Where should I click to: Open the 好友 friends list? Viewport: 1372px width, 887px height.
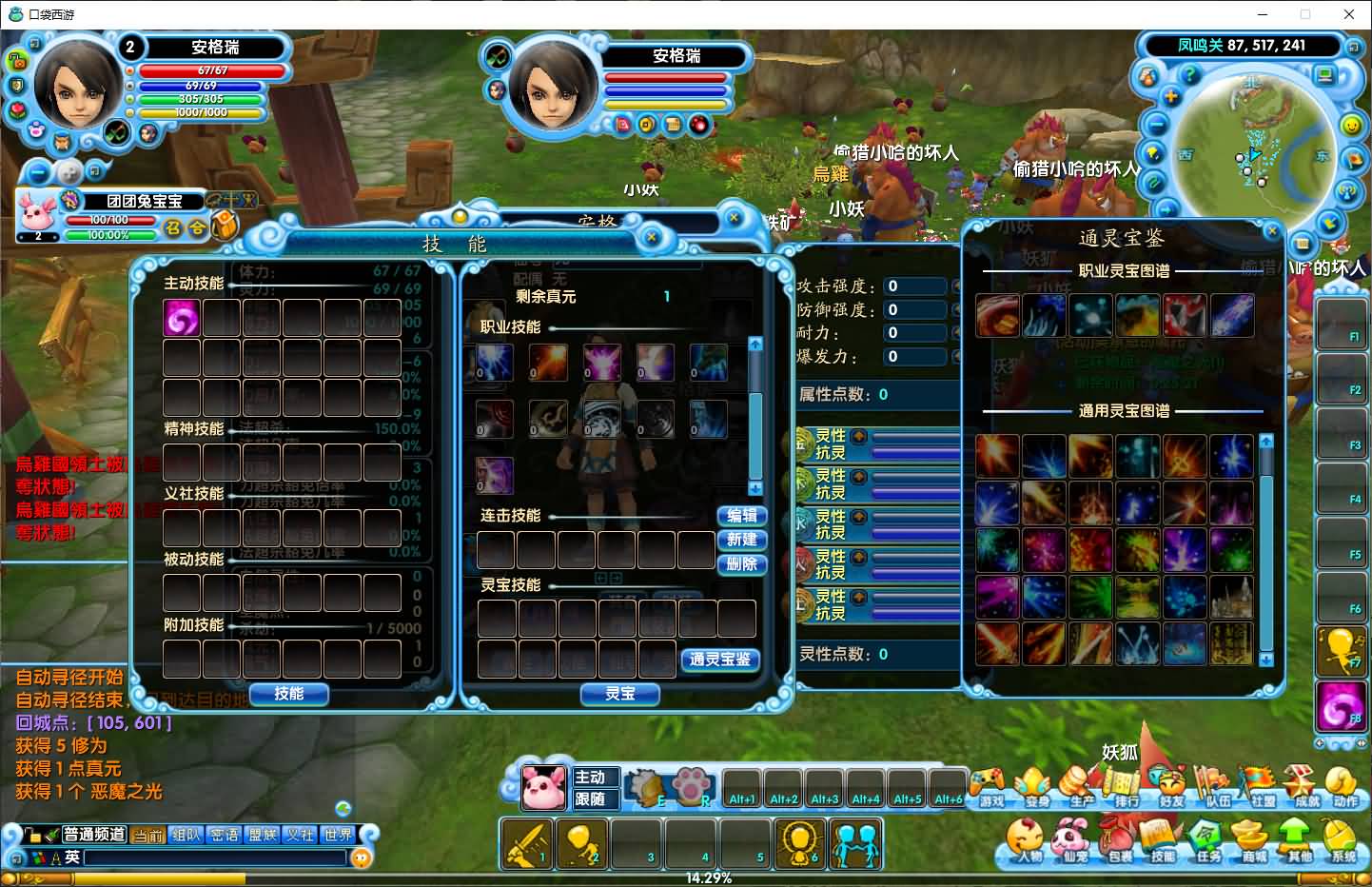[1171, 786]
